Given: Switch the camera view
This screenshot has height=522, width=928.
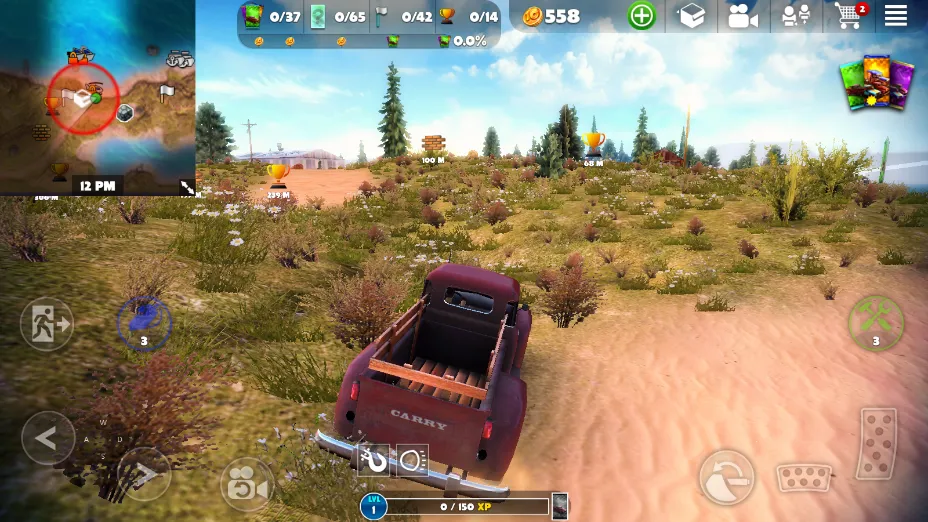Looking at the screenshot, I should [x=246, y=484].
